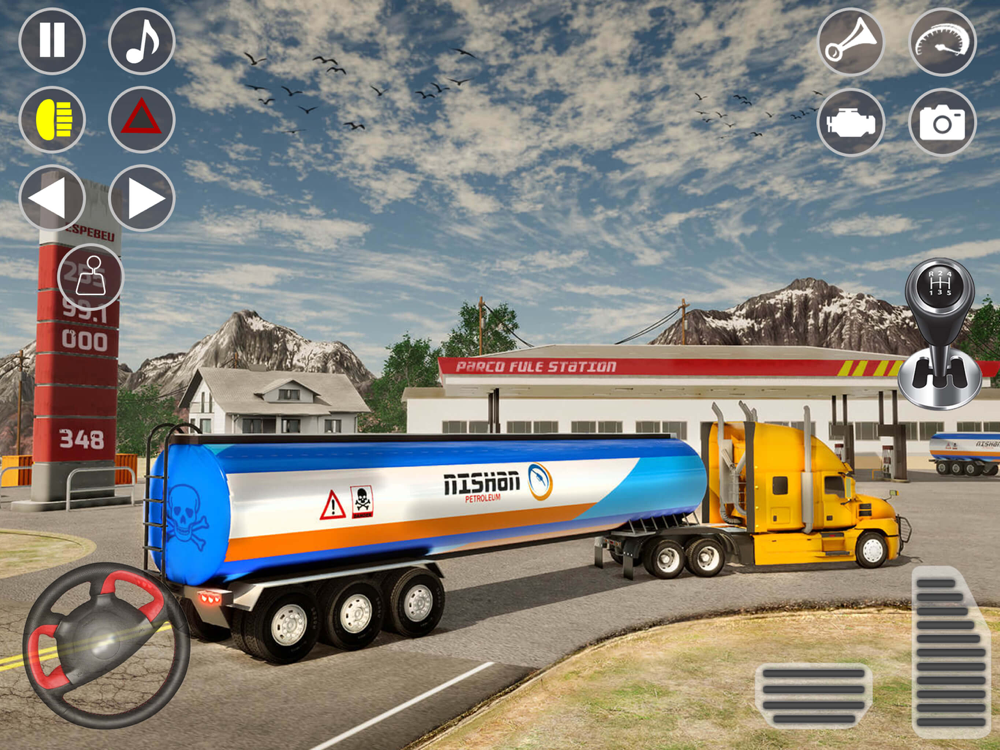Tap the tall accelerator pedal

pos(951,651)
